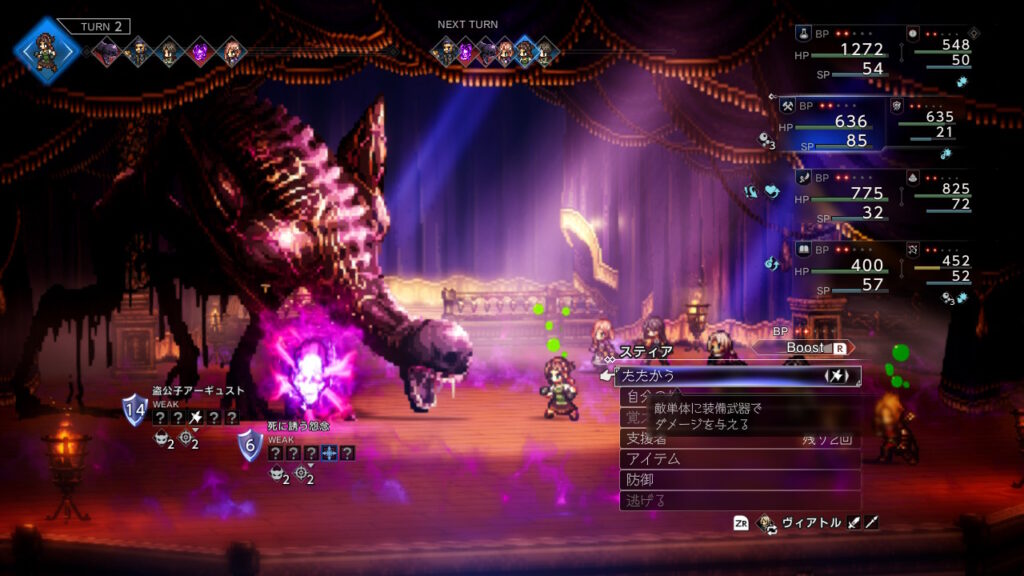Screen dimensions: 1024x576
Task: Click the purple skull enemy in current turn order
Action: 200,50
